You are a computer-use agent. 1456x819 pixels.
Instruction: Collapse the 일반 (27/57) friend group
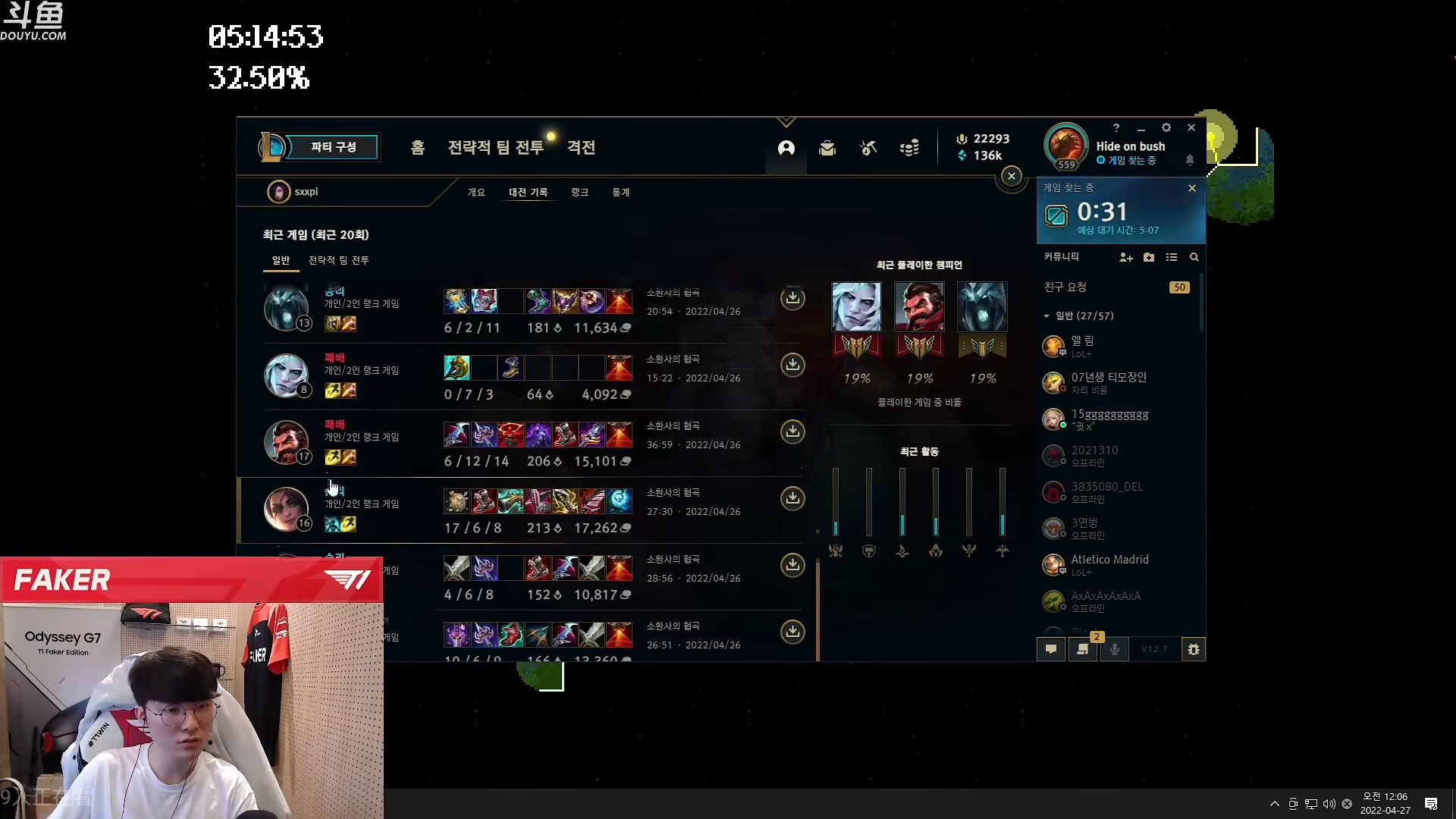pyautogui.click(x=1047, y=315)
